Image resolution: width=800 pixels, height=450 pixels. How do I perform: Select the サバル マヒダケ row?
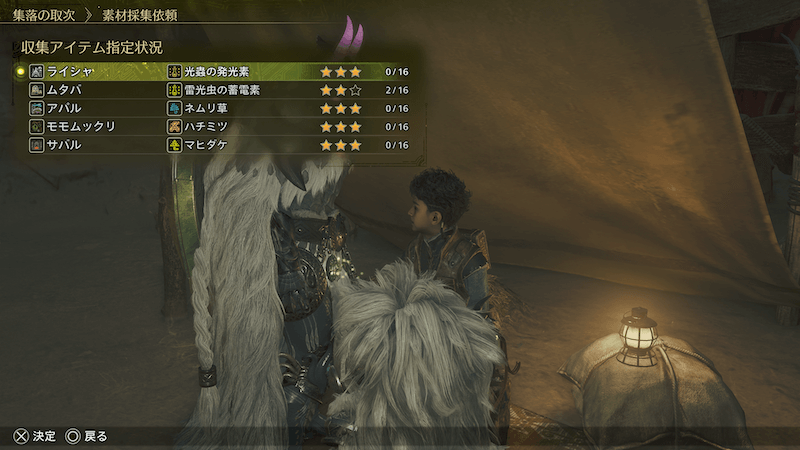pos(220,145)
